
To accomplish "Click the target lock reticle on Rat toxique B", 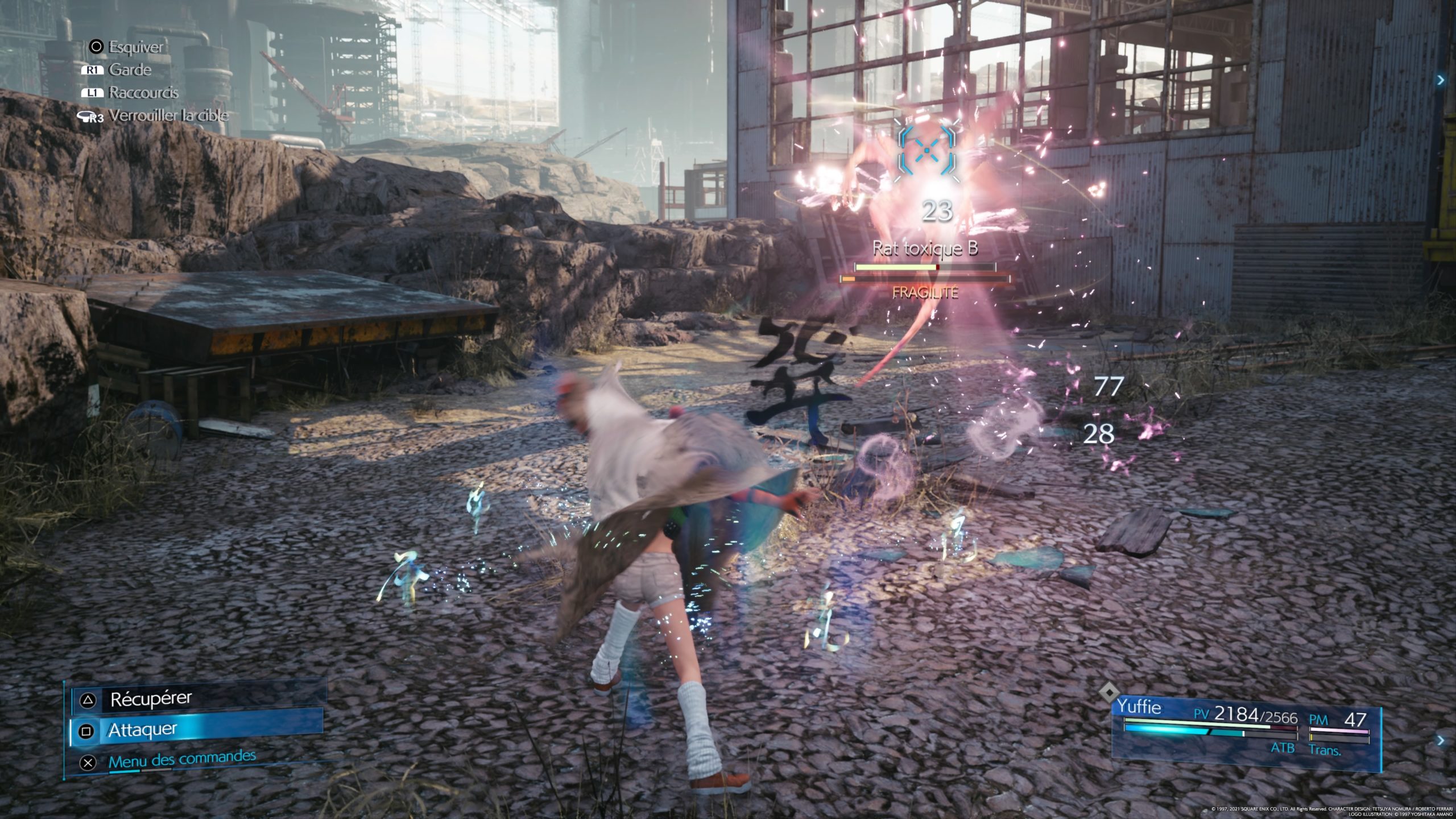I will pyautogui.click(x=926, y=150).
